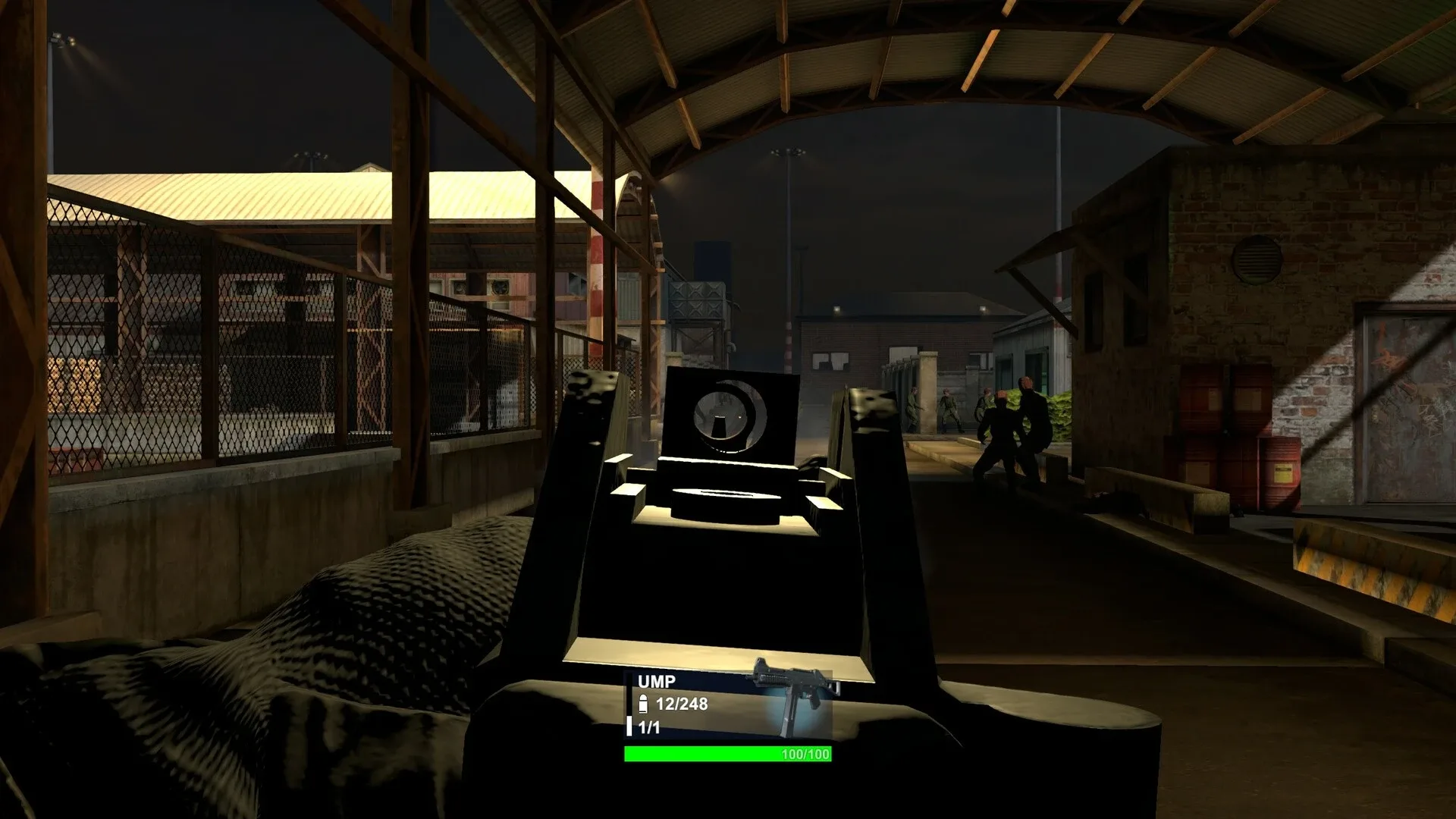Click the floodlight atop the tall pole
Screen dimensions: 1456x819
(x=788, y=152)
